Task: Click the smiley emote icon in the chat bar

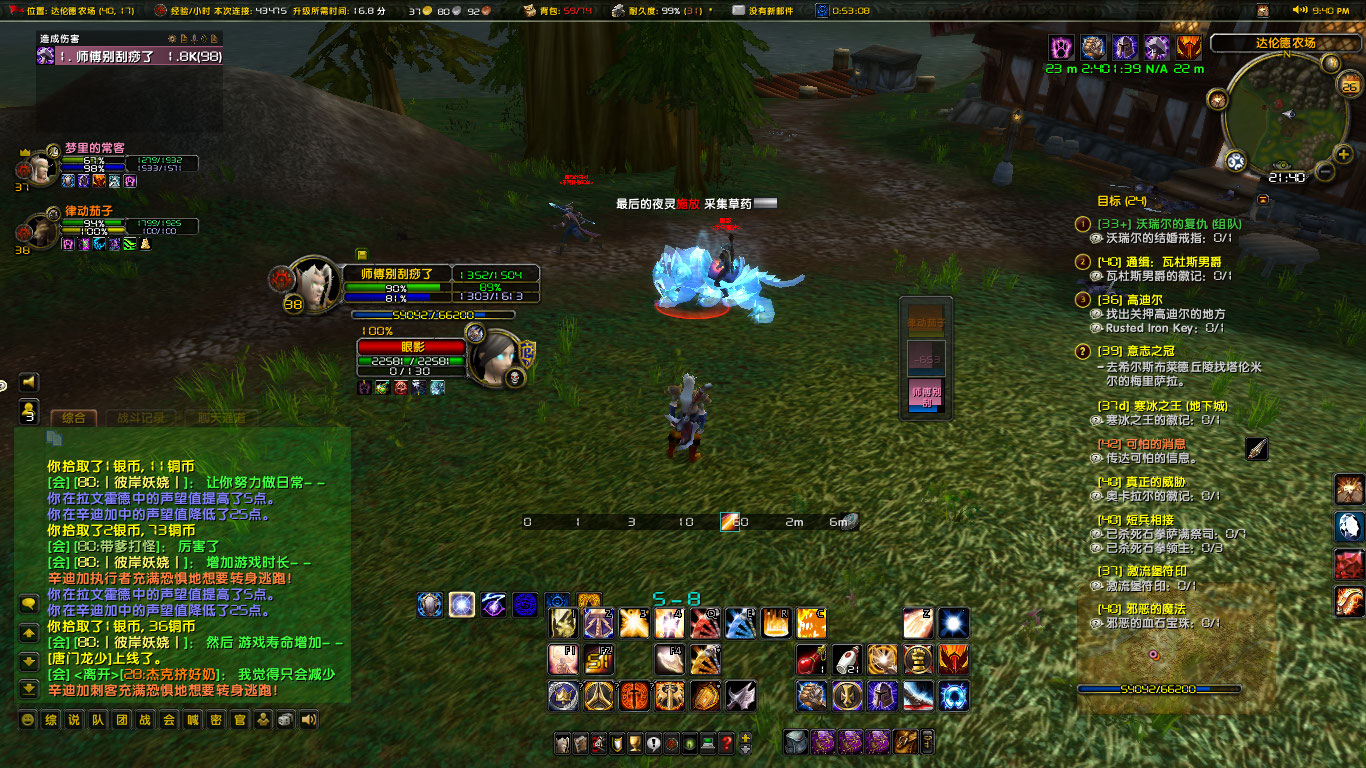Action: (x=27, y=720)
